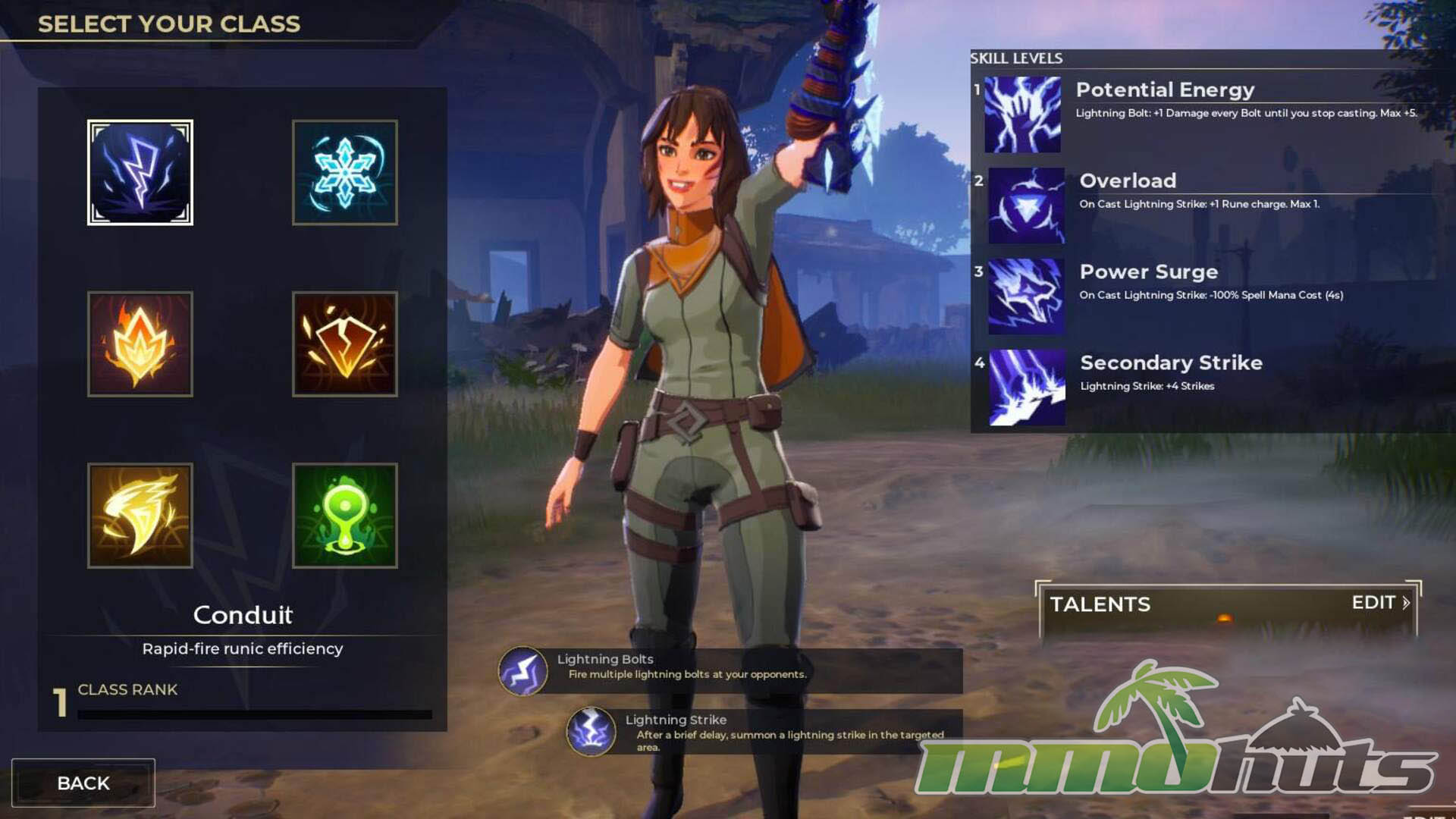Screen dimensions: 1456x819
Task: Select the Power Surge skill icon
Action: (x=1026, y=297)
